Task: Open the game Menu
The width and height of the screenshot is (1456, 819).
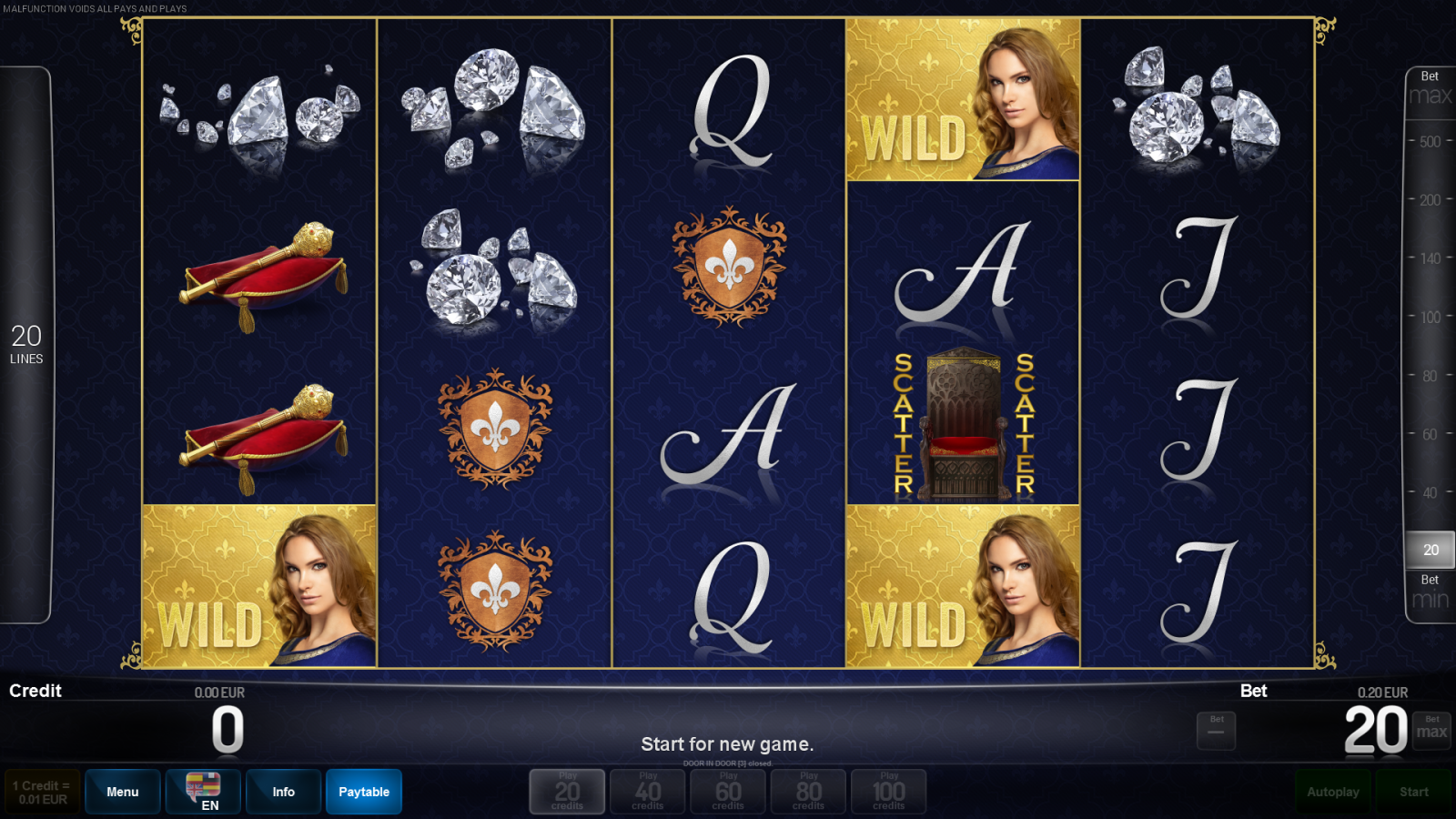Action: tap(122, 791)
